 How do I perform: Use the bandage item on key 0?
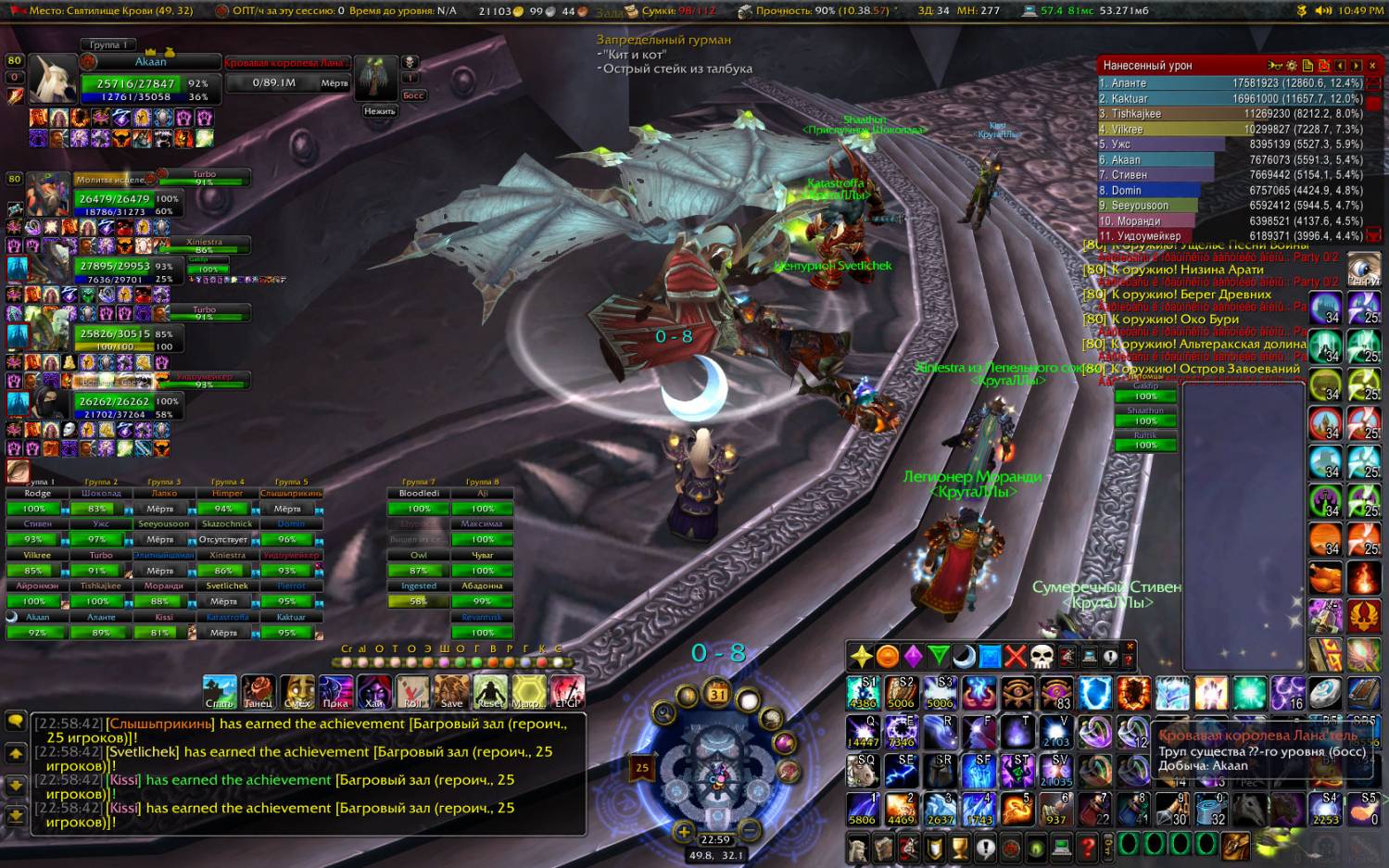tap(1210, 809)
